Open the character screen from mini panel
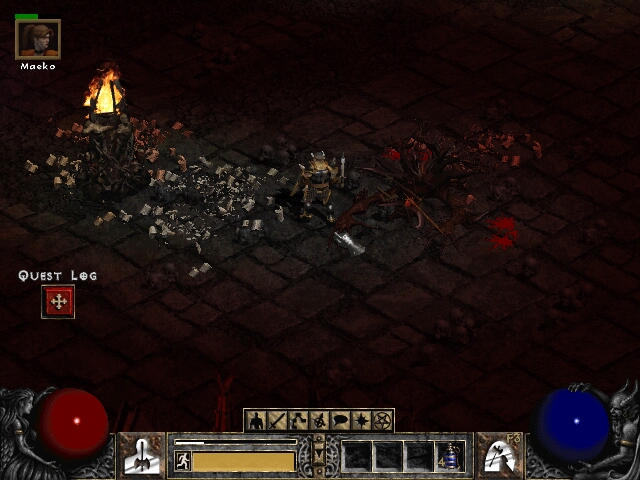Viewport: 640px width, 480px height. 255,421
